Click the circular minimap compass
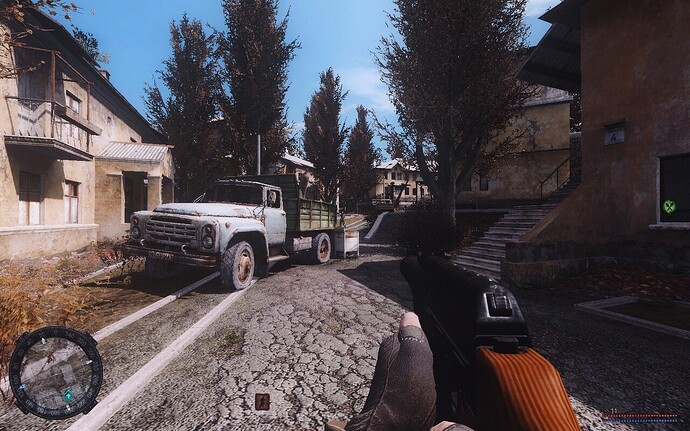The height and width of the screenshot is (431, 690). [x=55, y=372]
